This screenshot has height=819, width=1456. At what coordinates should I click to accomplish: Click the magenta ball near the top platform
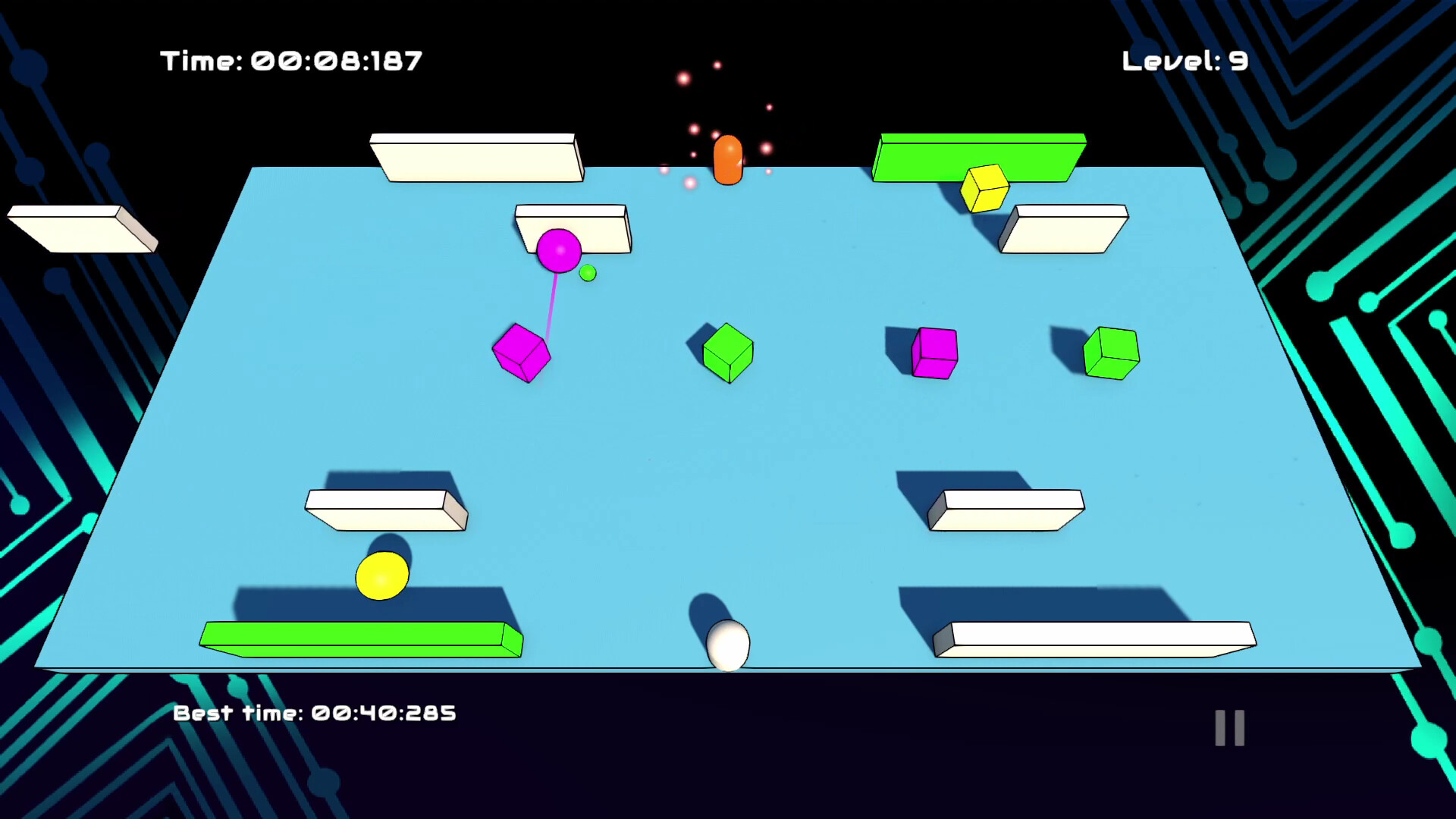(559, 250)
